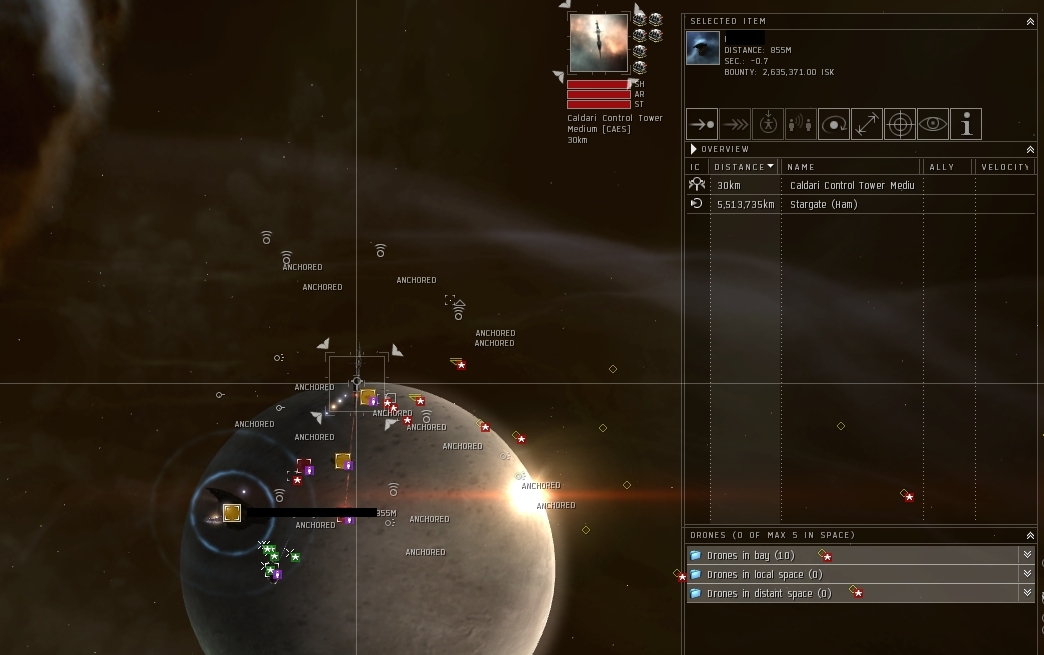The width and height of the screenshot is (1044, 655).
Task: Expand the Drones in bay group
Action: tap(1027, 555)
